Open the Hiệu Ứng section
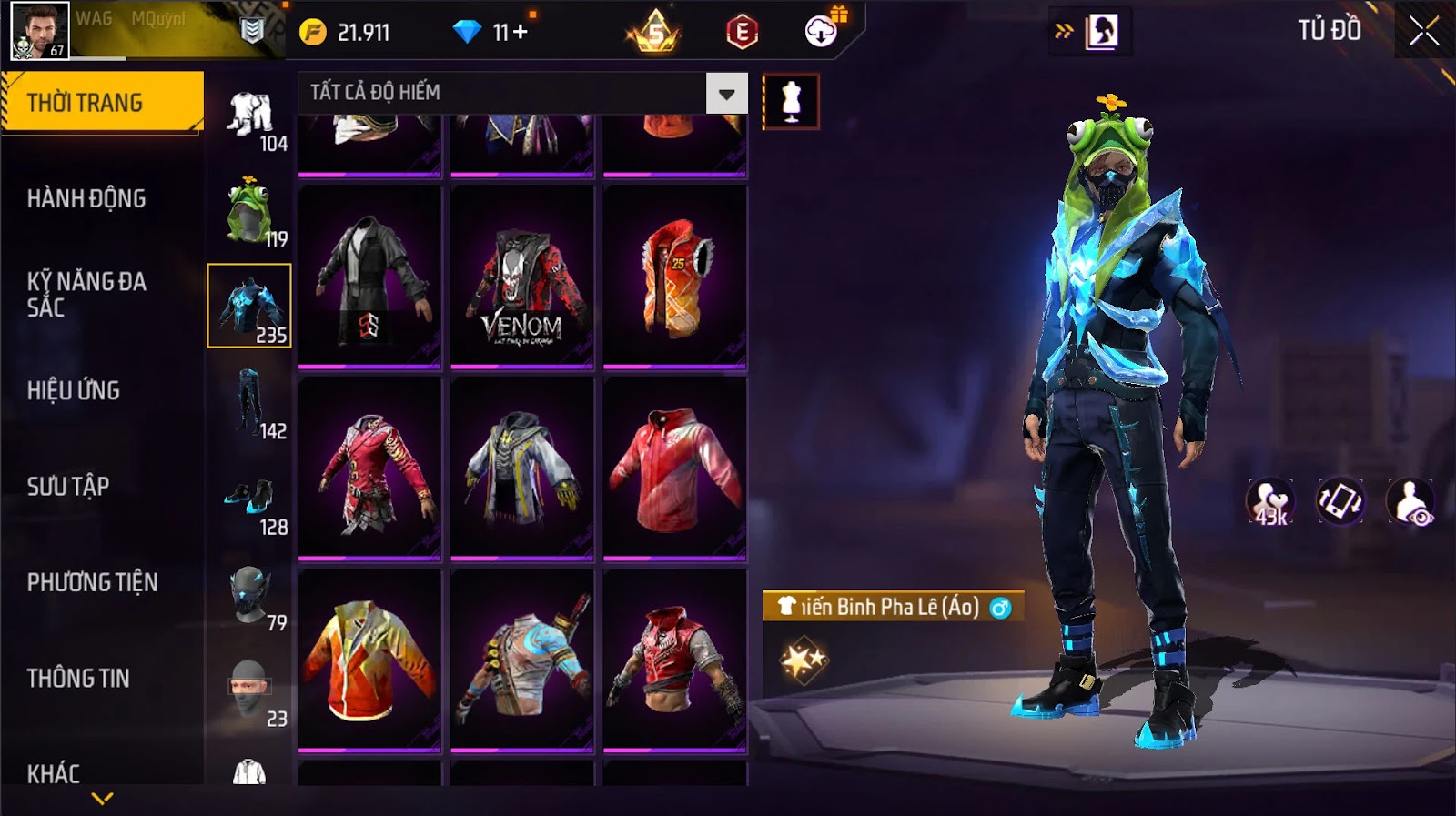 [x=74, y=390]
